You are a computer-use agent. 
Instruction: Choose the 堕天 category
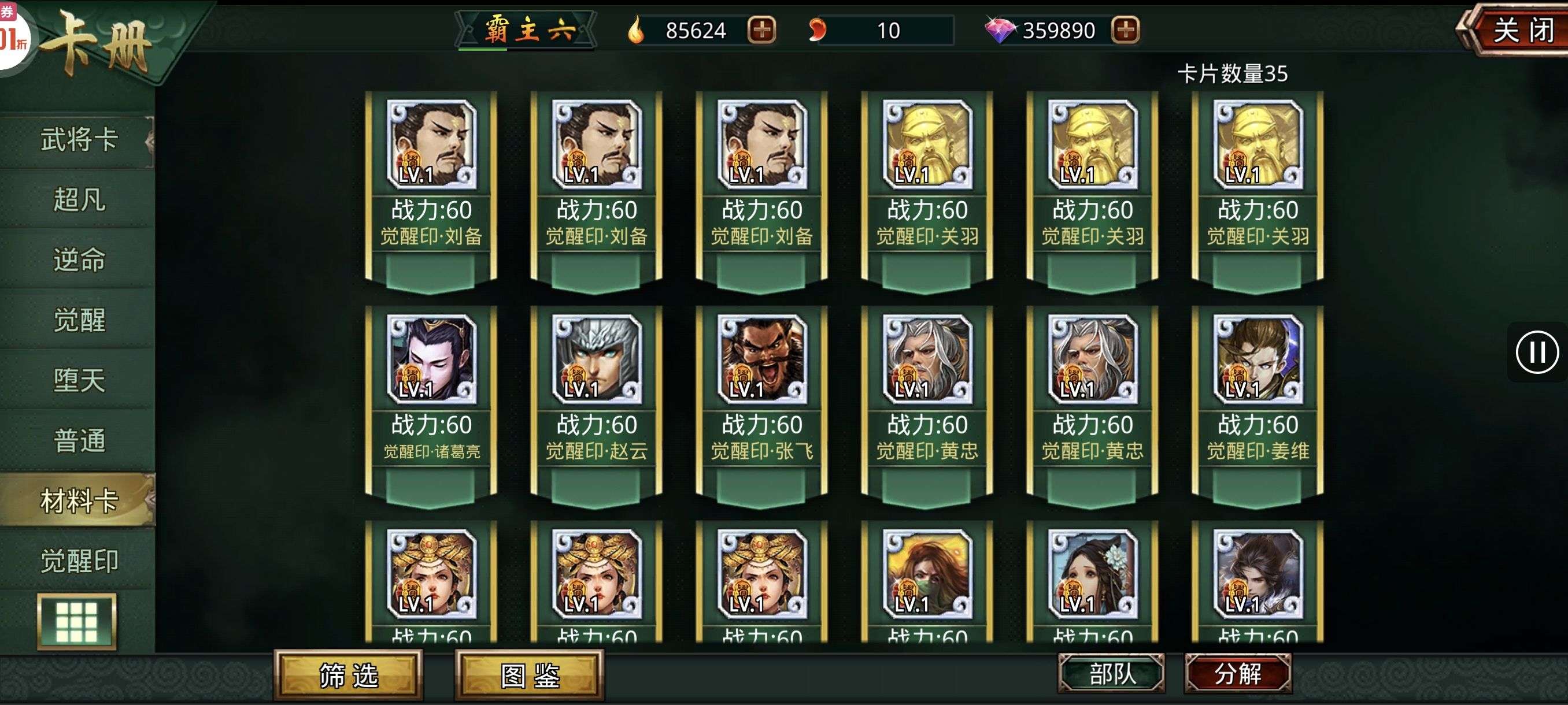(79, 380)
